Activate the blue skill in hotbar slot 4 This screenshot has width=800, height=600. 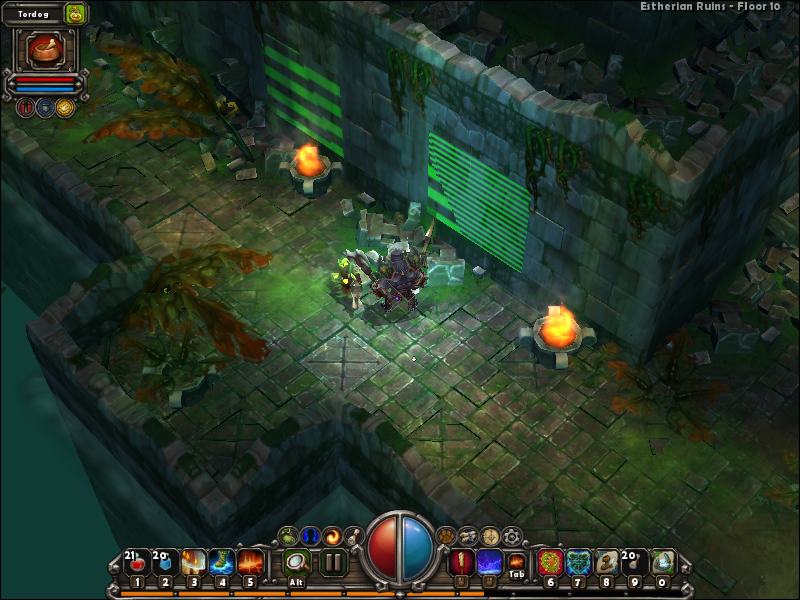pos(222,563)
